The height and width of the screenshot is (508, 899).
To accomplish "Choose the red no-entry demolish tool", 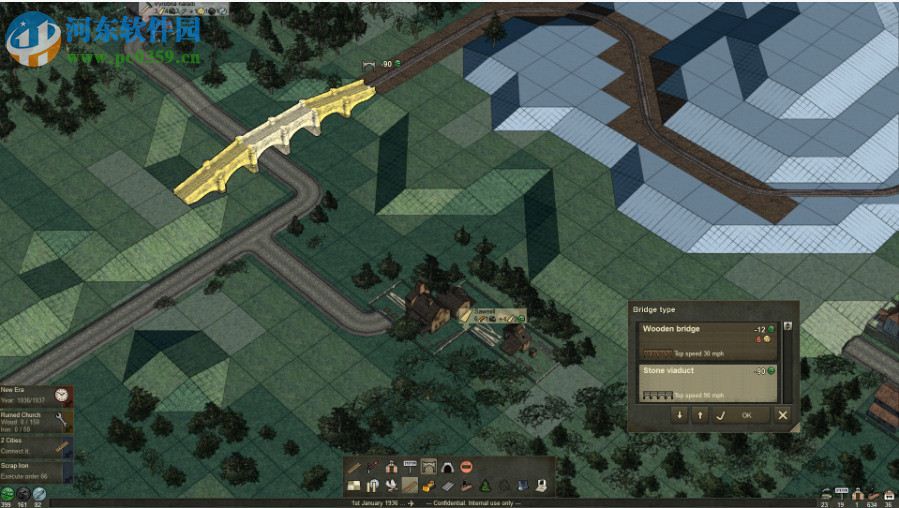I will tap(466, 467).
